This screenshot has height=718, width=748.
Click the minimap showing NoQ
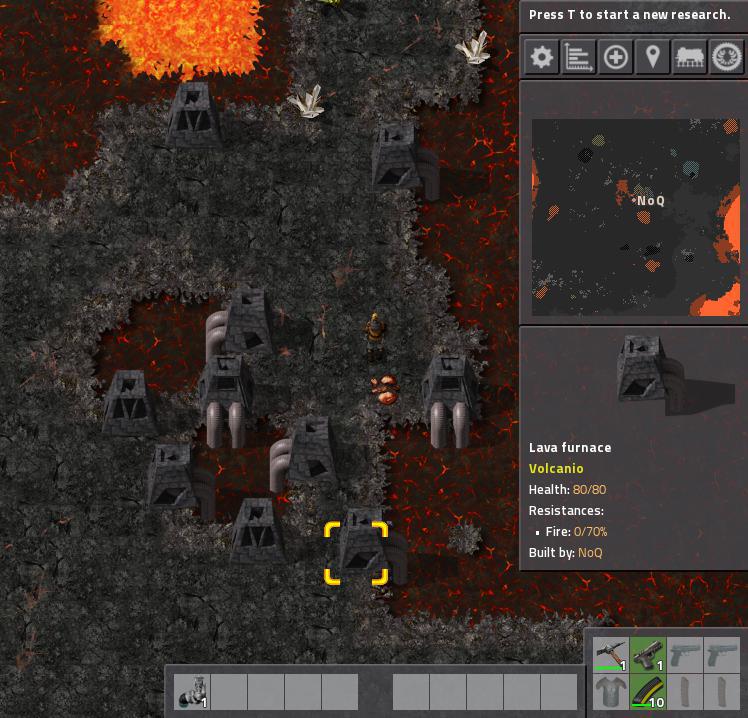[635, 217]
